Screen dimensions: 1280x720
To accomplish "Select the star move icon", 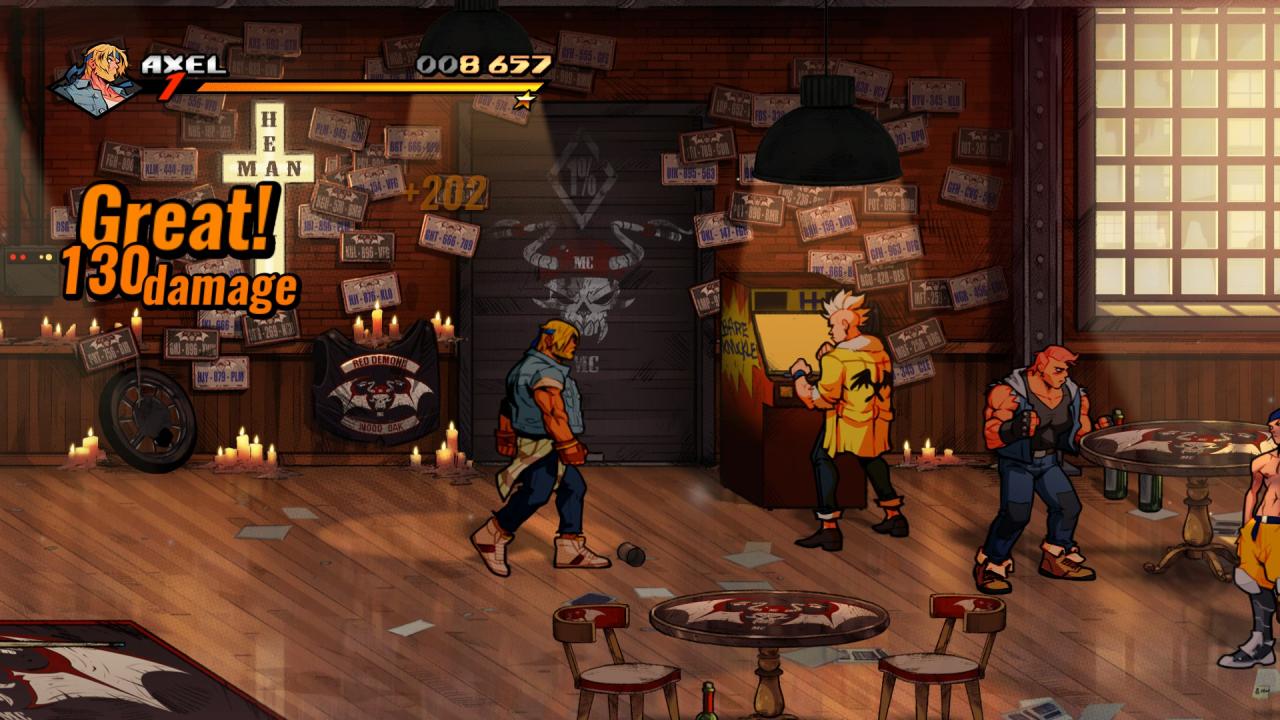I will (525, 99).
